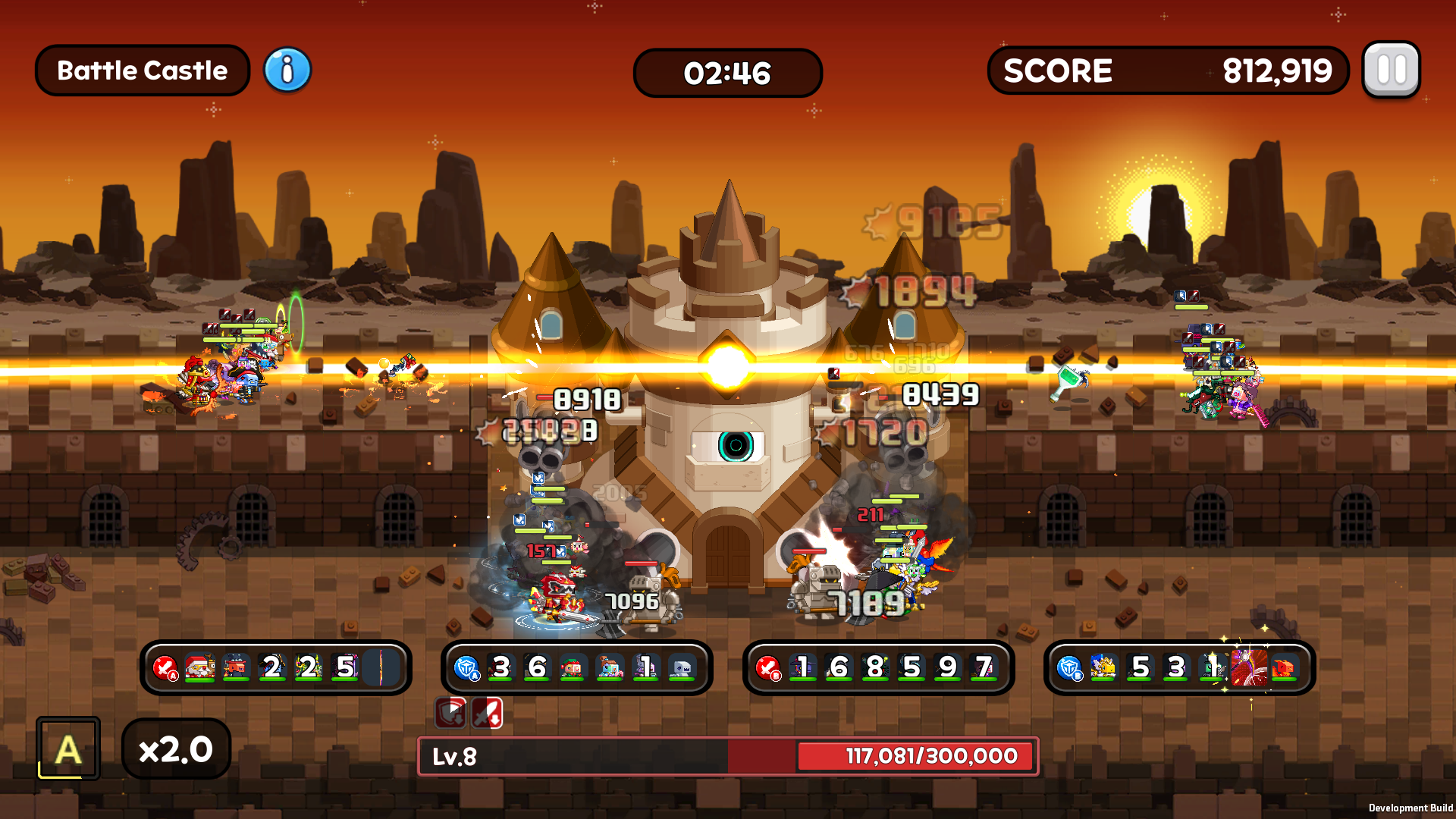Image resolution: width=1456 pixels, height=819 pixels.
Task: Click the defense-down shield debuff icon
Action: click(x=450, y=713)
